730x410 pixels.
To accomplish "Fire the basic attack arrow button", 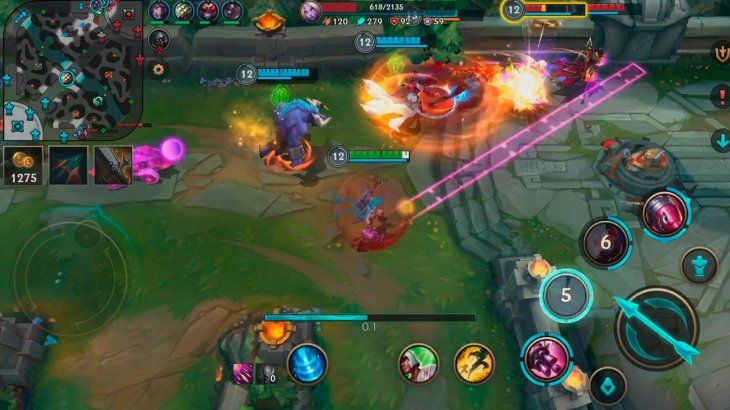I will [655, 328].
